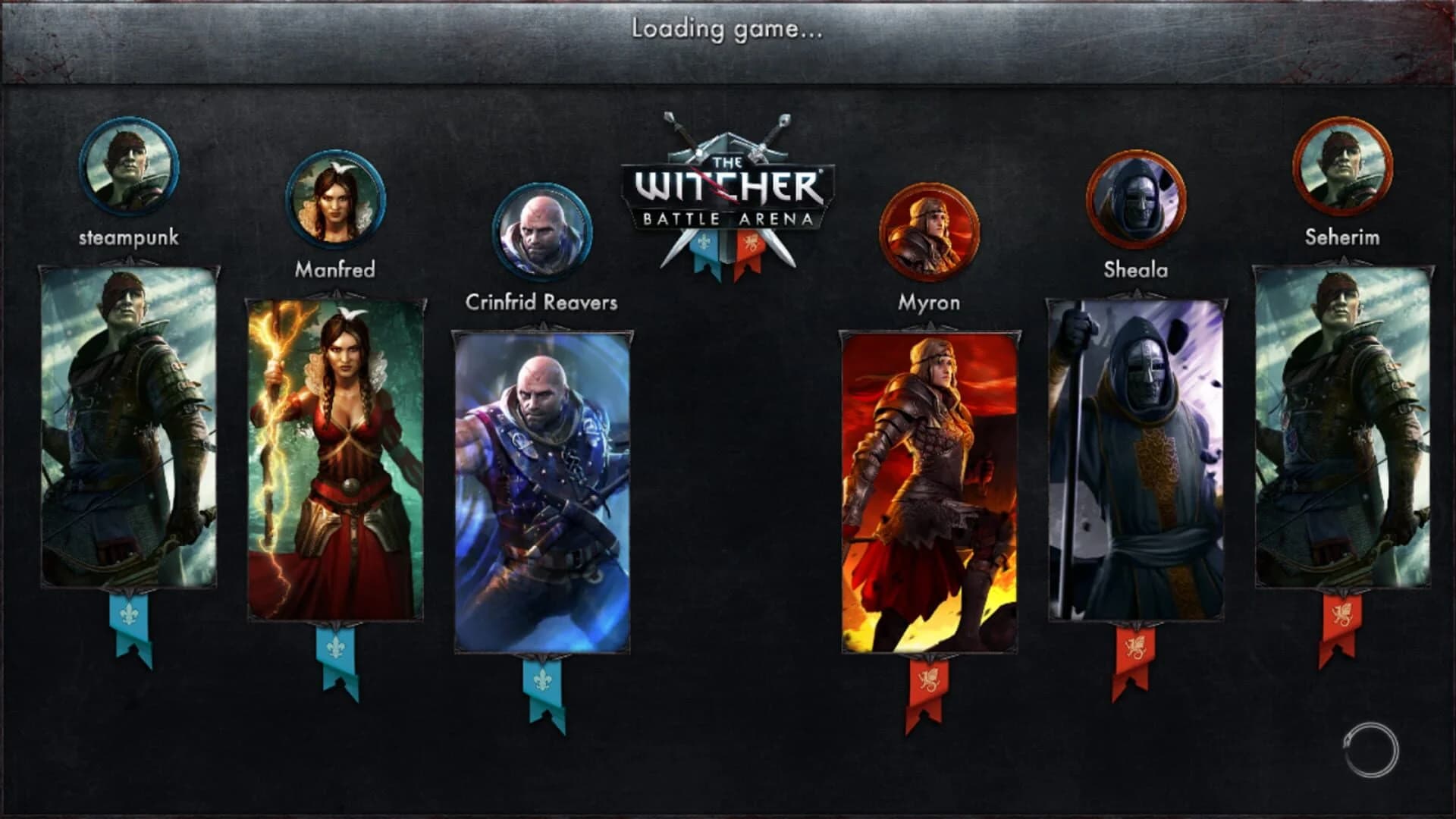Screen dimensions: 1456x819
Task: Click the Loading game header text
Action: [x=728, y=32]
